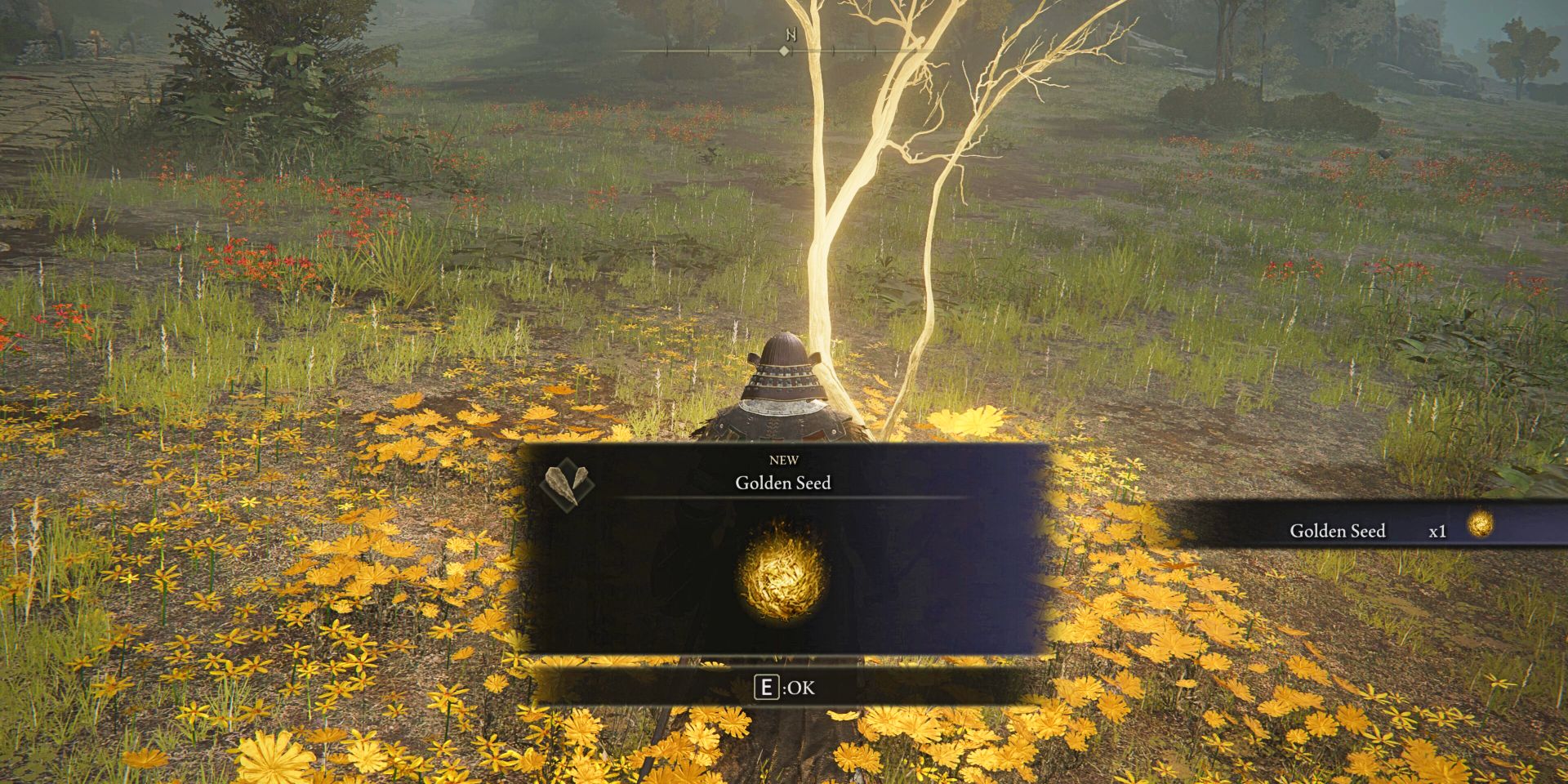Confirm the Golden Seed popup with OK
The width and height of the screenshot is (1568, 784).
tap(783, 688)
